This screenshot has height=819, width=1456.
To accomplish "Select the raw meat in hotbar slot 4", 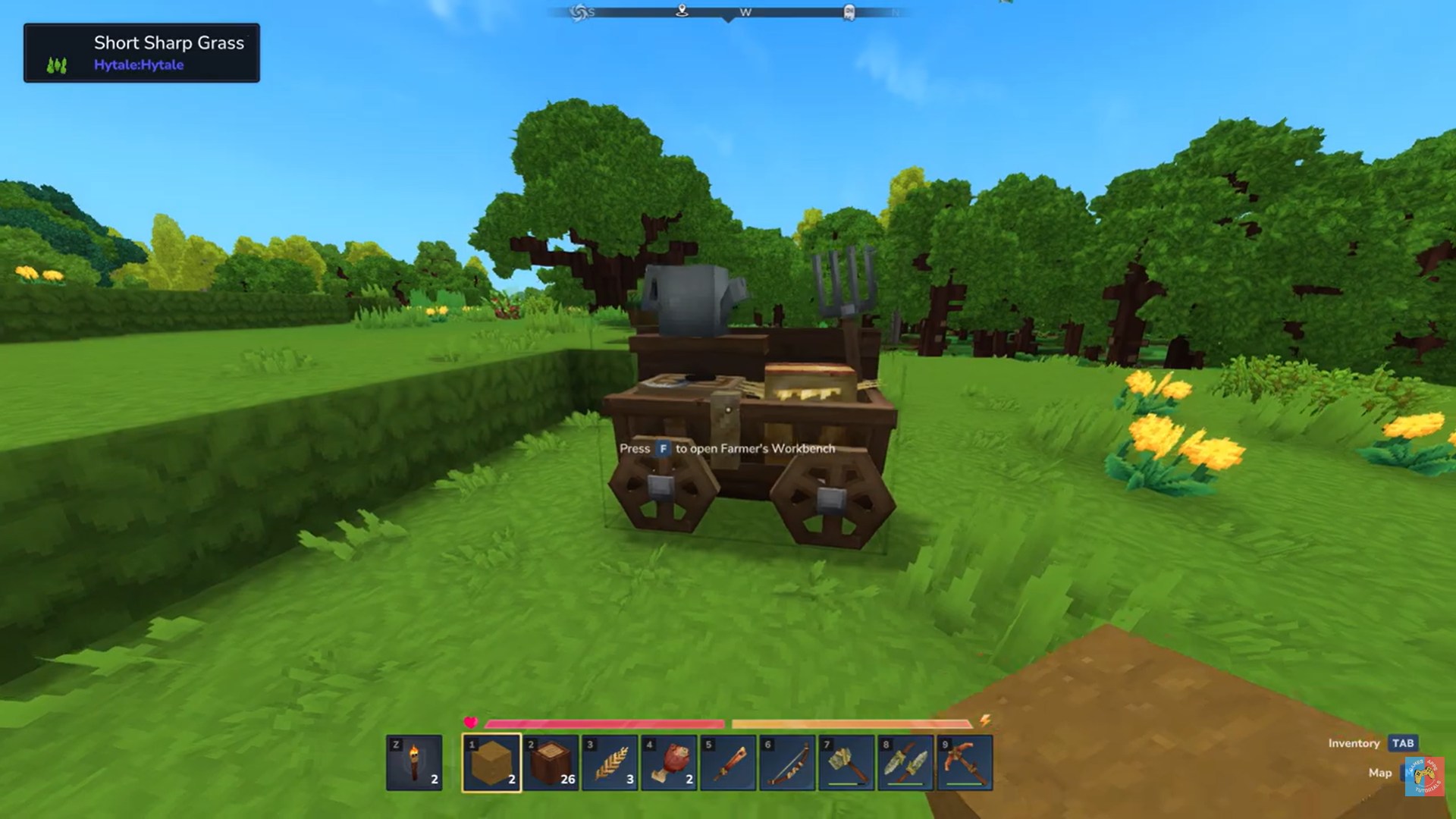I will [669, 762].
